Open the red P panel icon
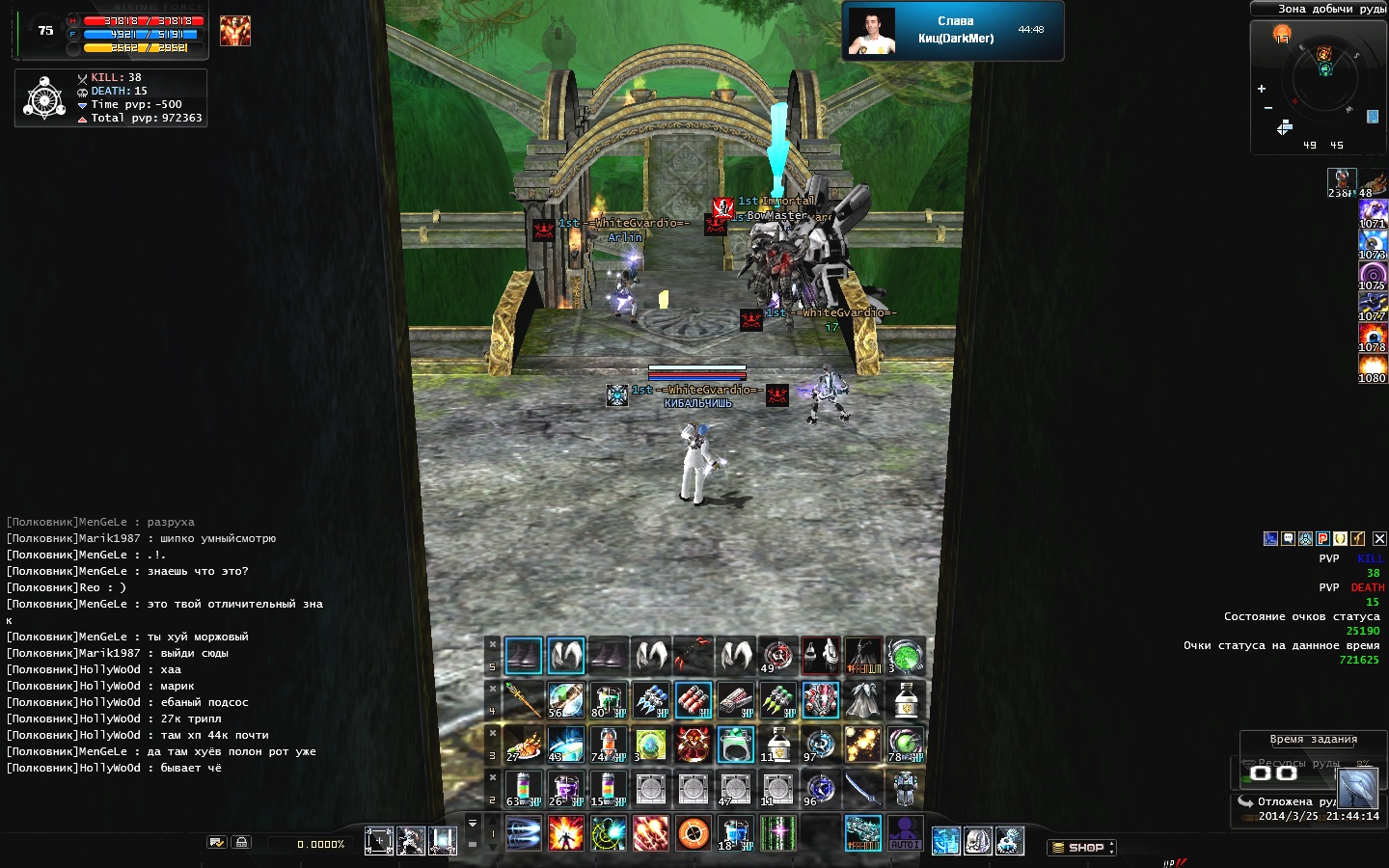Image resolution: width=1389 pixels, height=868 pixels. 1322,539
